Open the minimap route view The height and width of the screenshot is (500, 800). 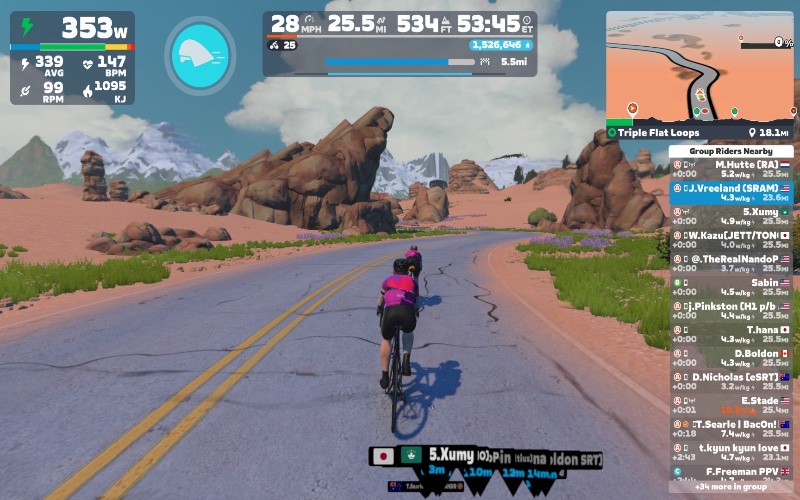[x=699, y=68]
